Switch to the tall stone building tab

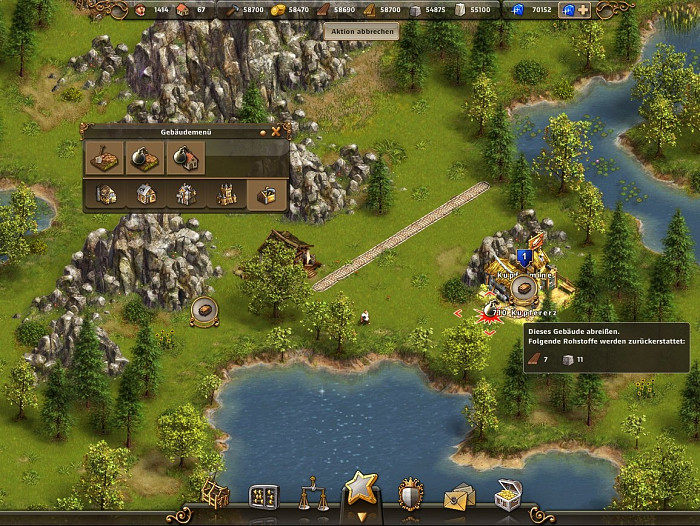coord(185,194)
